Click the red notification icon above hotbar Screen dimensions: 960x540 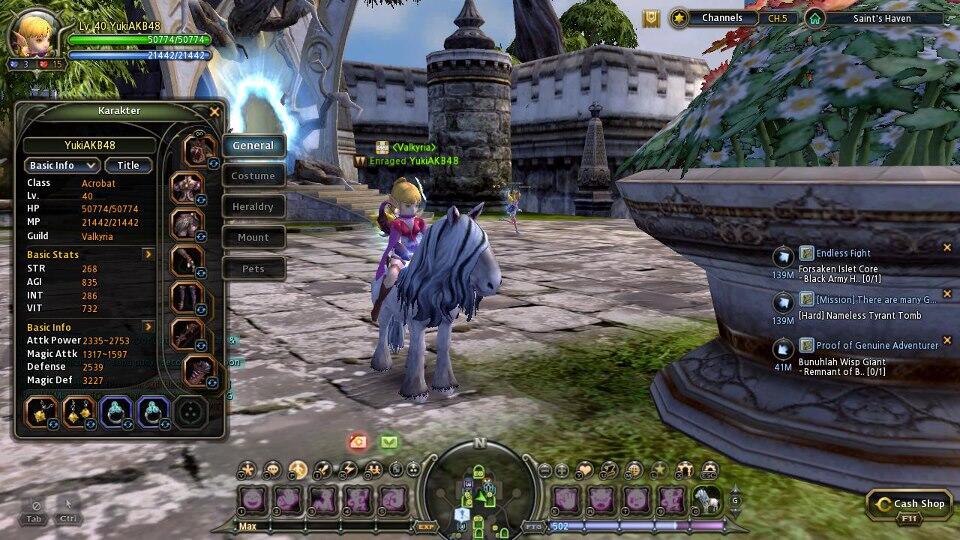point(358,442)
